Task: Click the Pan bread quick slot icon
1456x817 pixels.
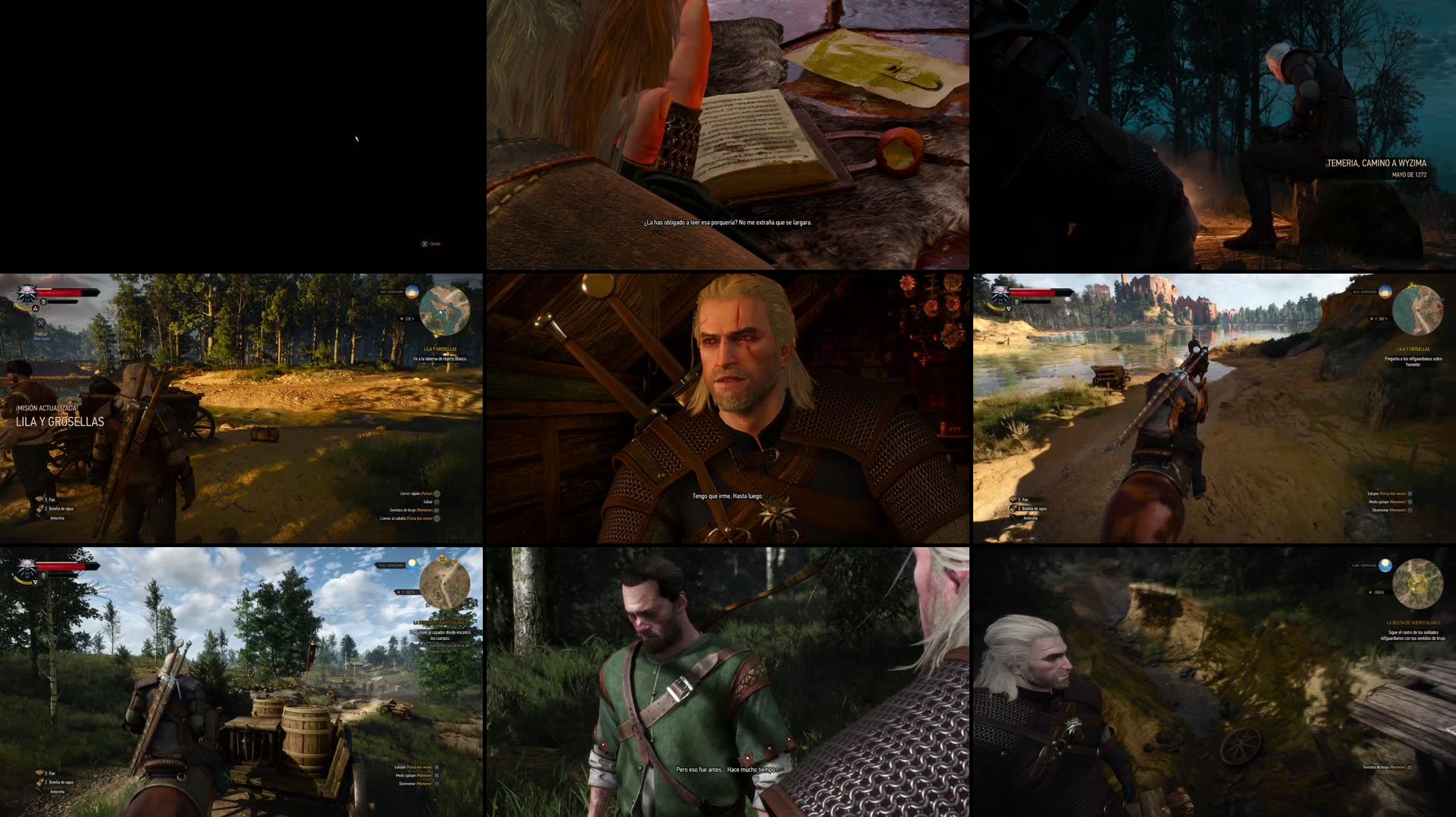Action: click(39, 499)
